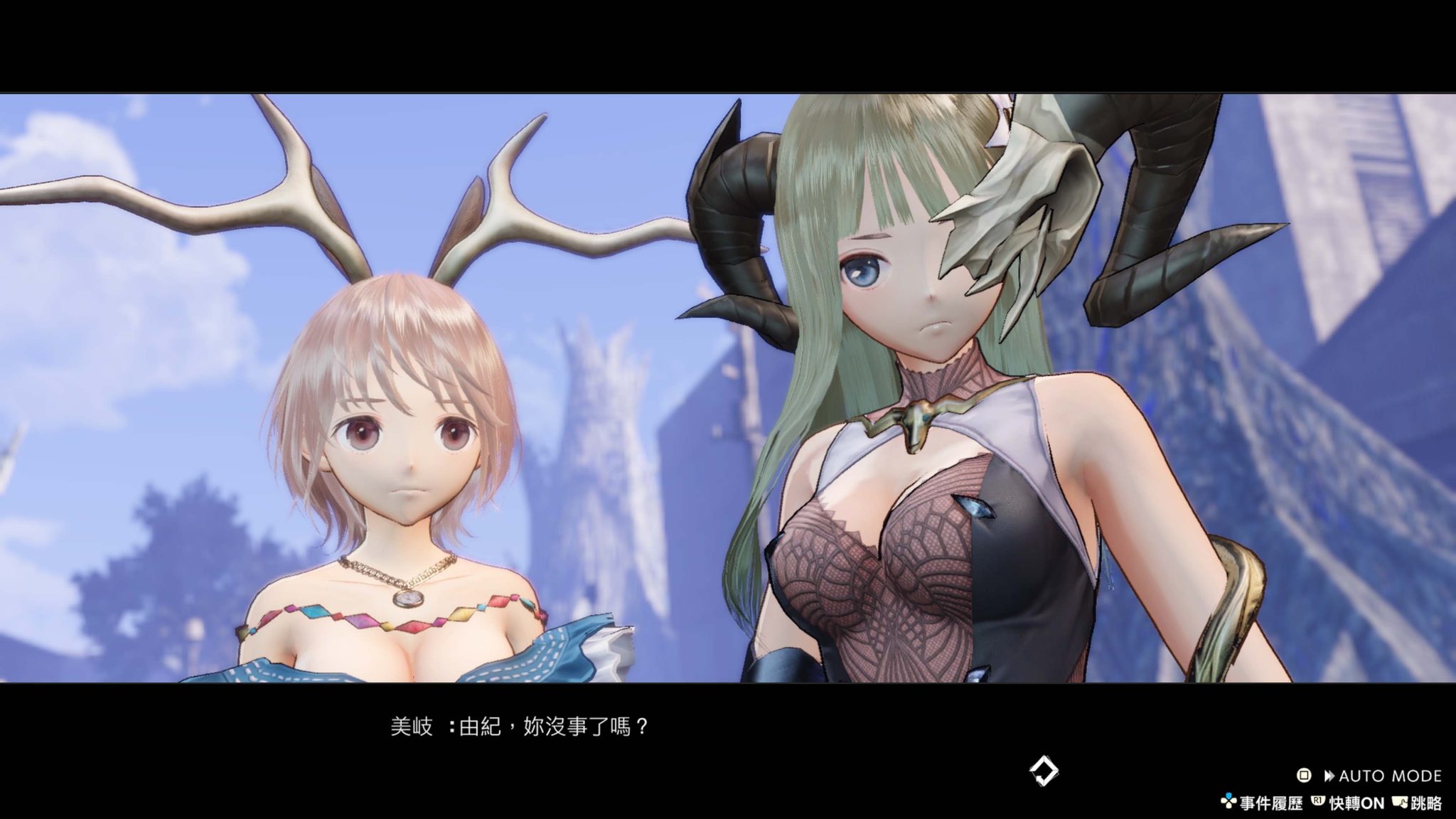Click the touchpad press icon beside 跳略

[1399, 802]
